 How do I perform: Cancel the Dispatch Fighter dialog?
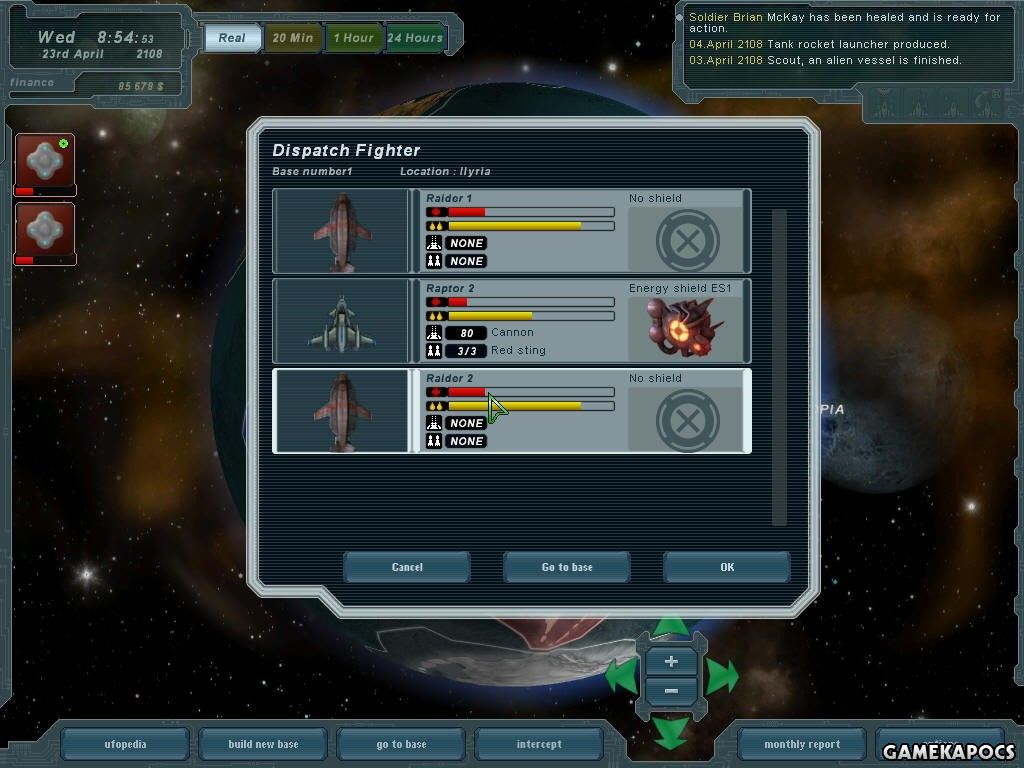(x=407, y=567)
